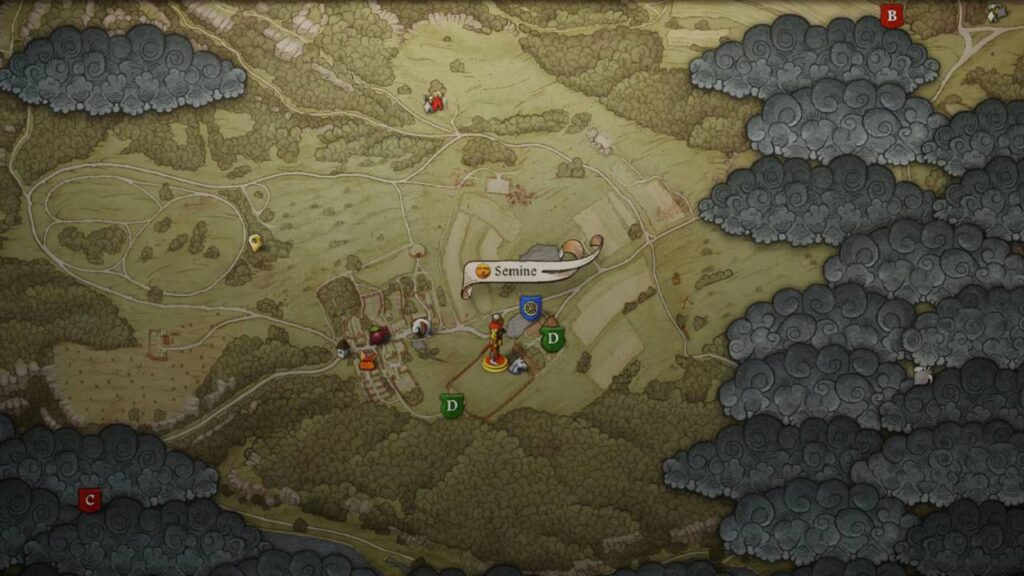Viewport: 1024px width, 576px height.
Task: Click the round white marker in the village
Action: (x=422, y=327)
